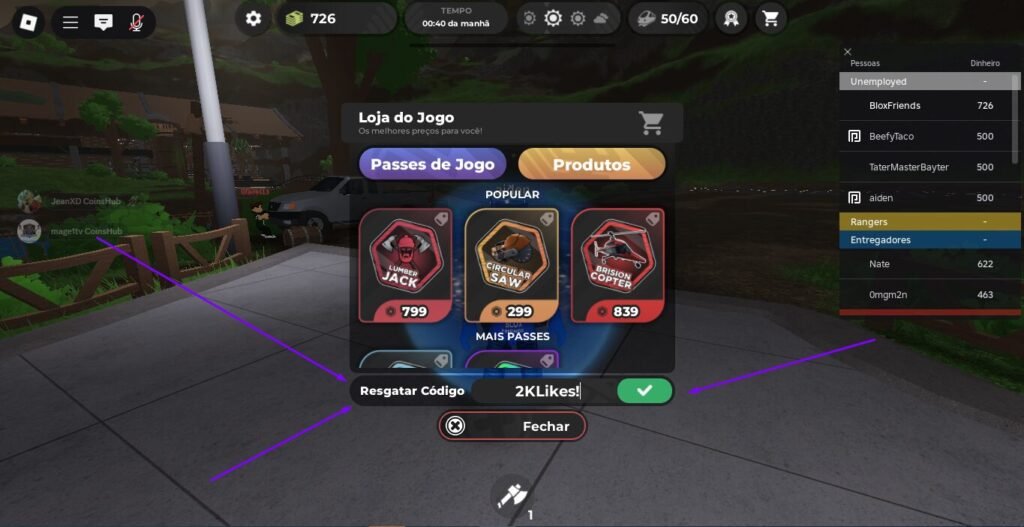This screenshot has height=527, width=1024.
Task: Open the Roblox chat window
Action: tap(103, 22)
